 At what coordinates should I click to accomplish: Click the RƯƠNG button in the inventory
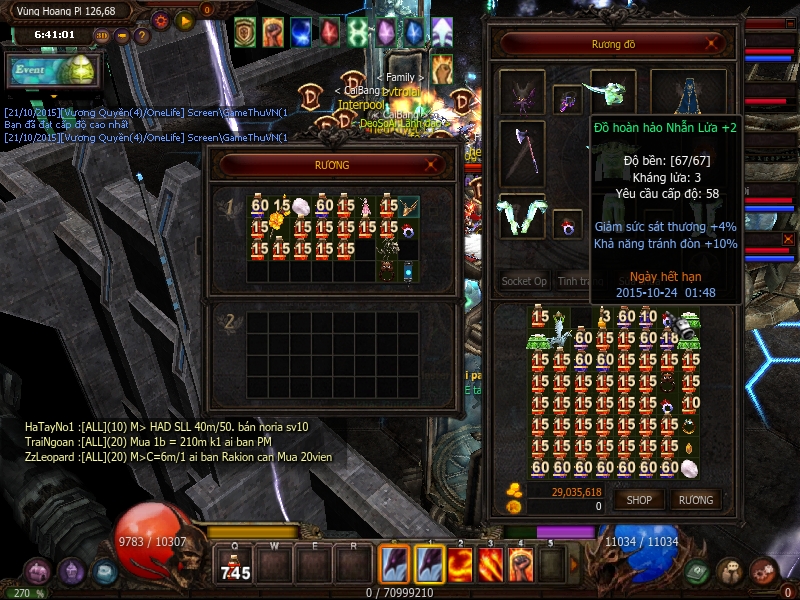(696, 500)
